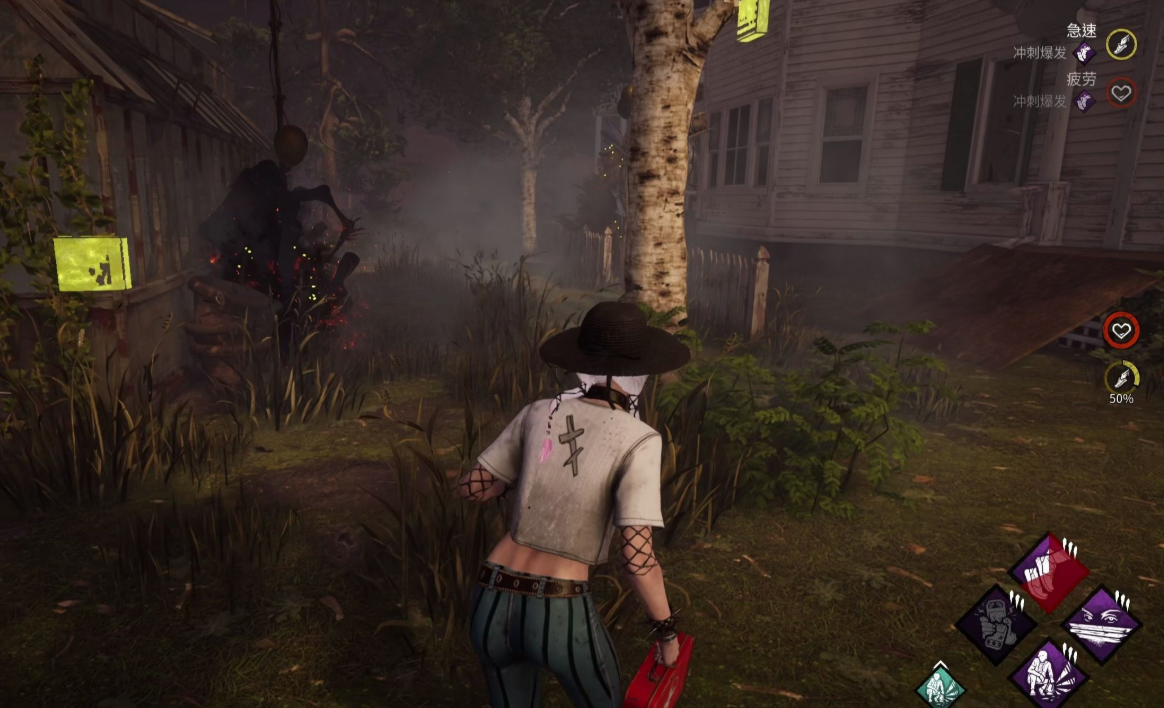Click the small perk diamond under 急速
The image size is (1164, 708).
point(1084,53)
